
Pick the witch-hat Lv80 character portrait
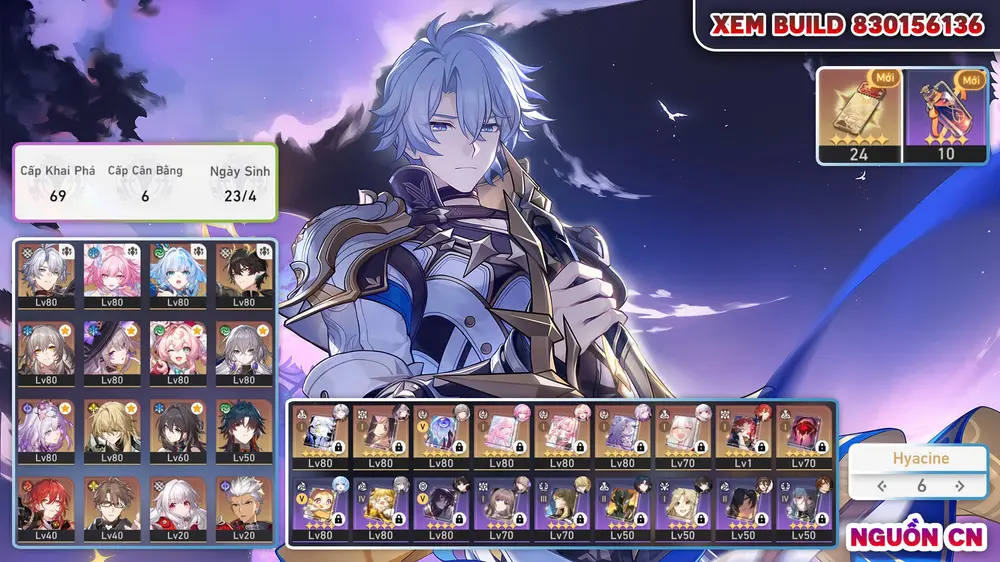click(112, 349)
